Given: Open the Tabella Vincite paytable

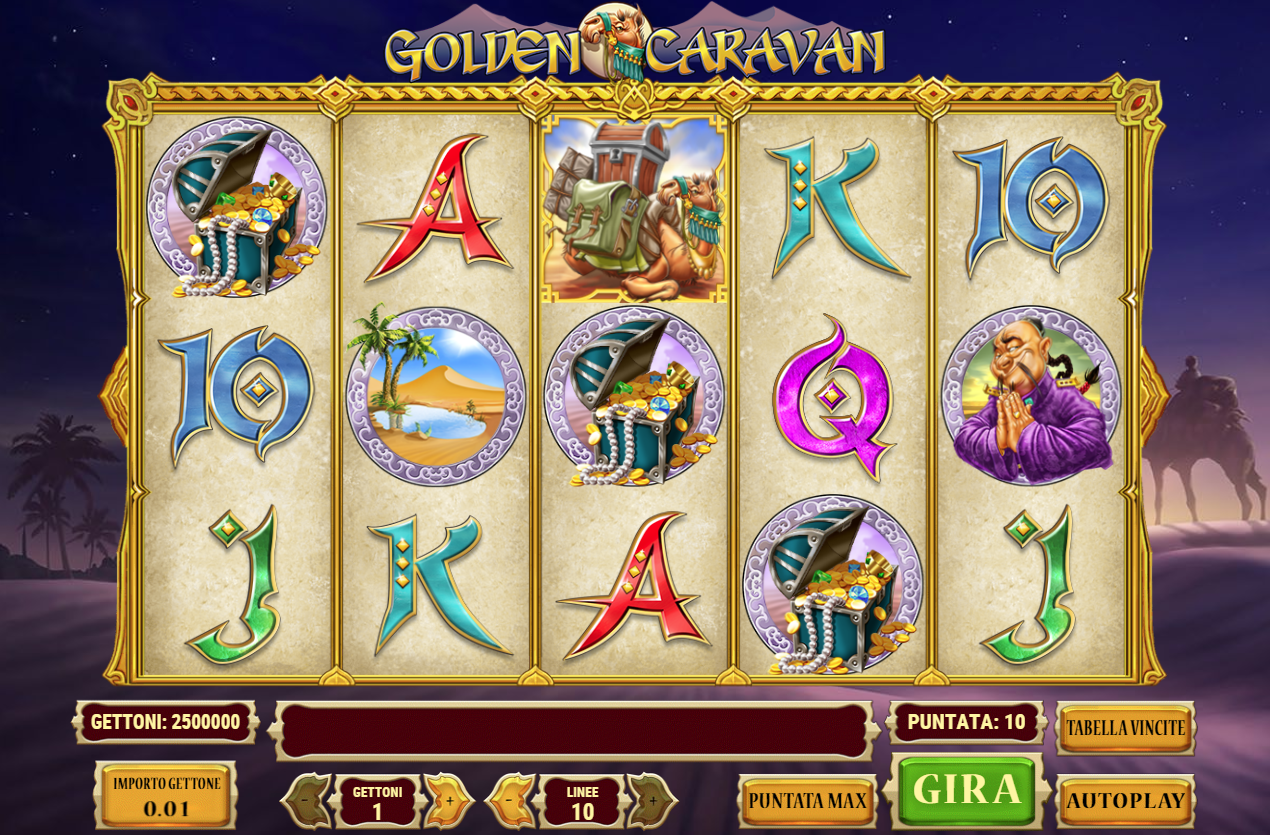Looking at the screenshot, I should click(1125, 728).
